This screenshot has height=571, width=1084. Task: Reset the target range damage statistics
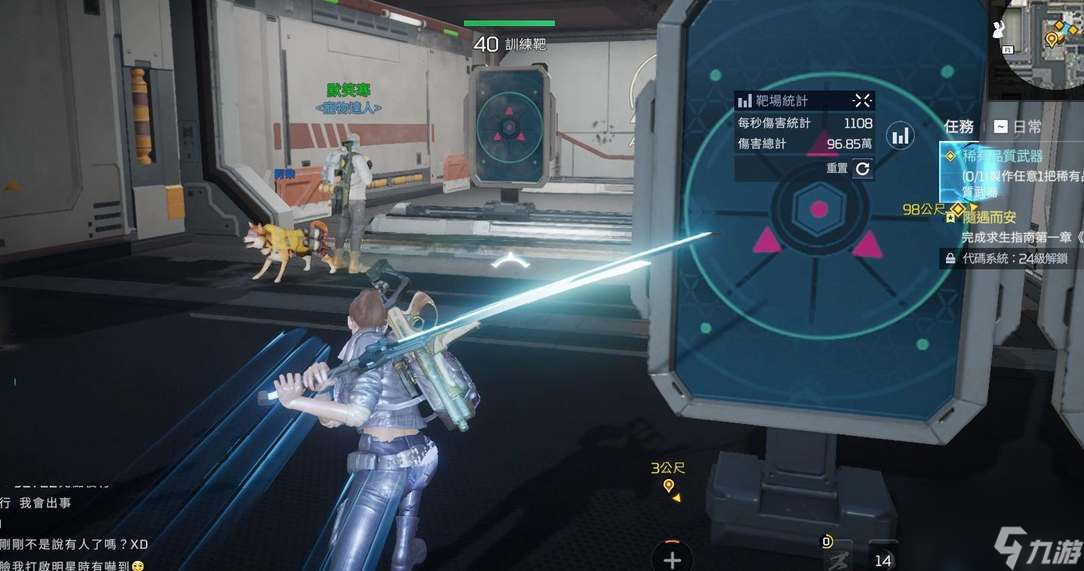862,169
